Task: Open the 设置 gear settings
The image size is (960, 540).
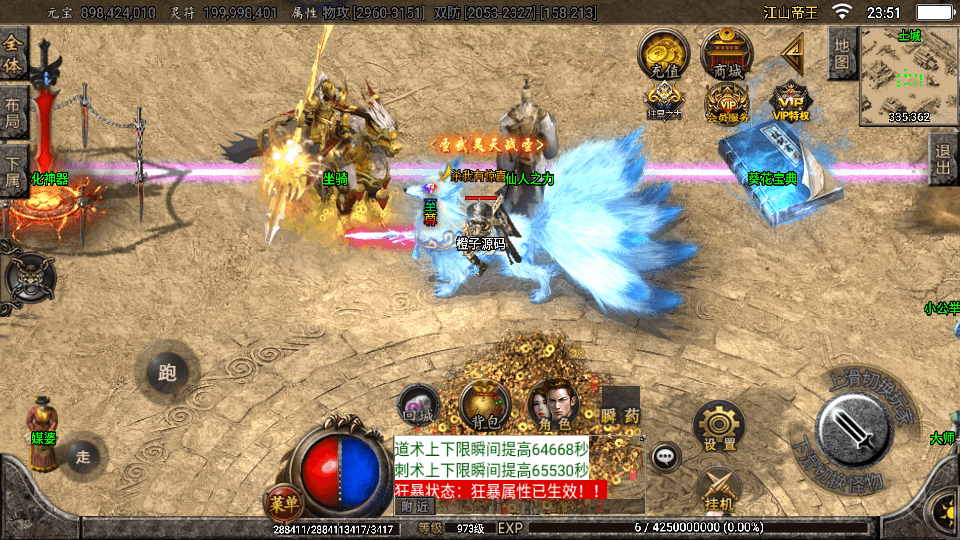Action: pyautogui.click(x=719, y=427)
